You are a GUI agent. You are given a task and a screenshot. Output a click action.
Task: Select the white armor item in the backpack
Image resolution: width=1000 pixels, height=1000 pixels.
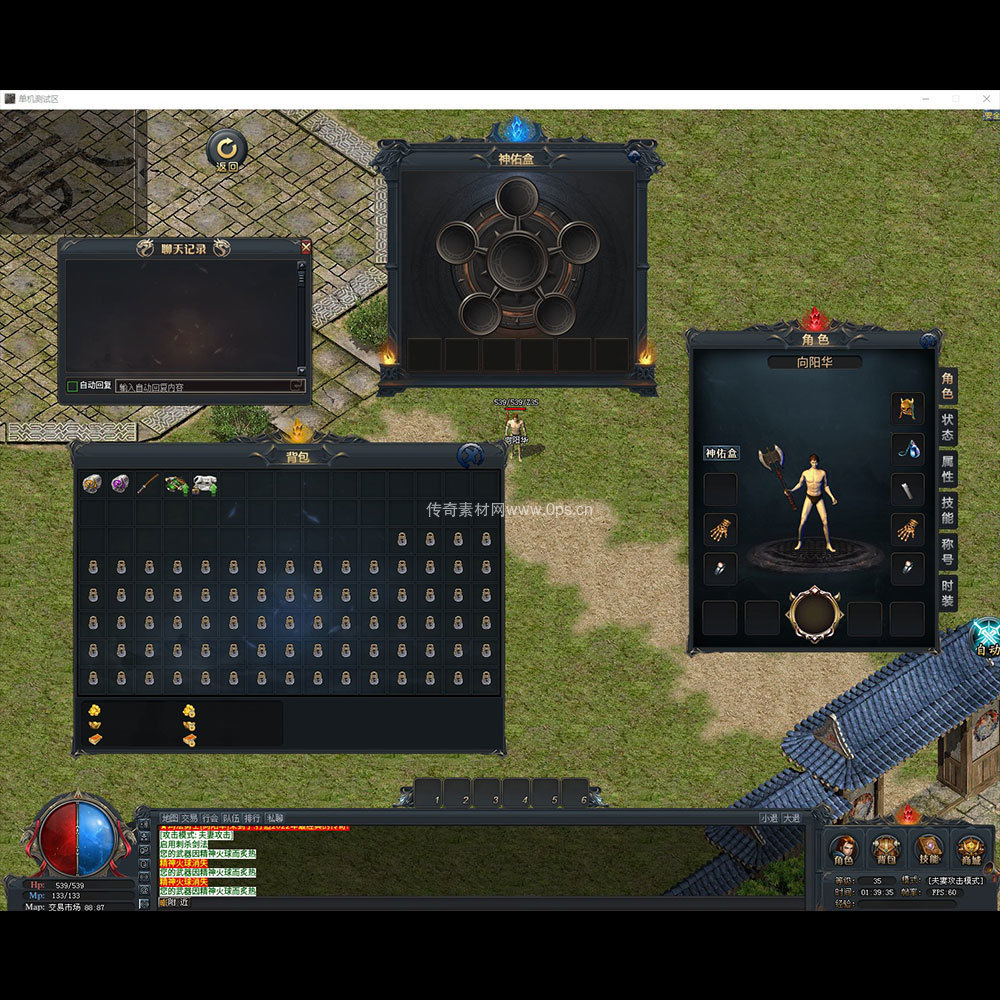205,484
